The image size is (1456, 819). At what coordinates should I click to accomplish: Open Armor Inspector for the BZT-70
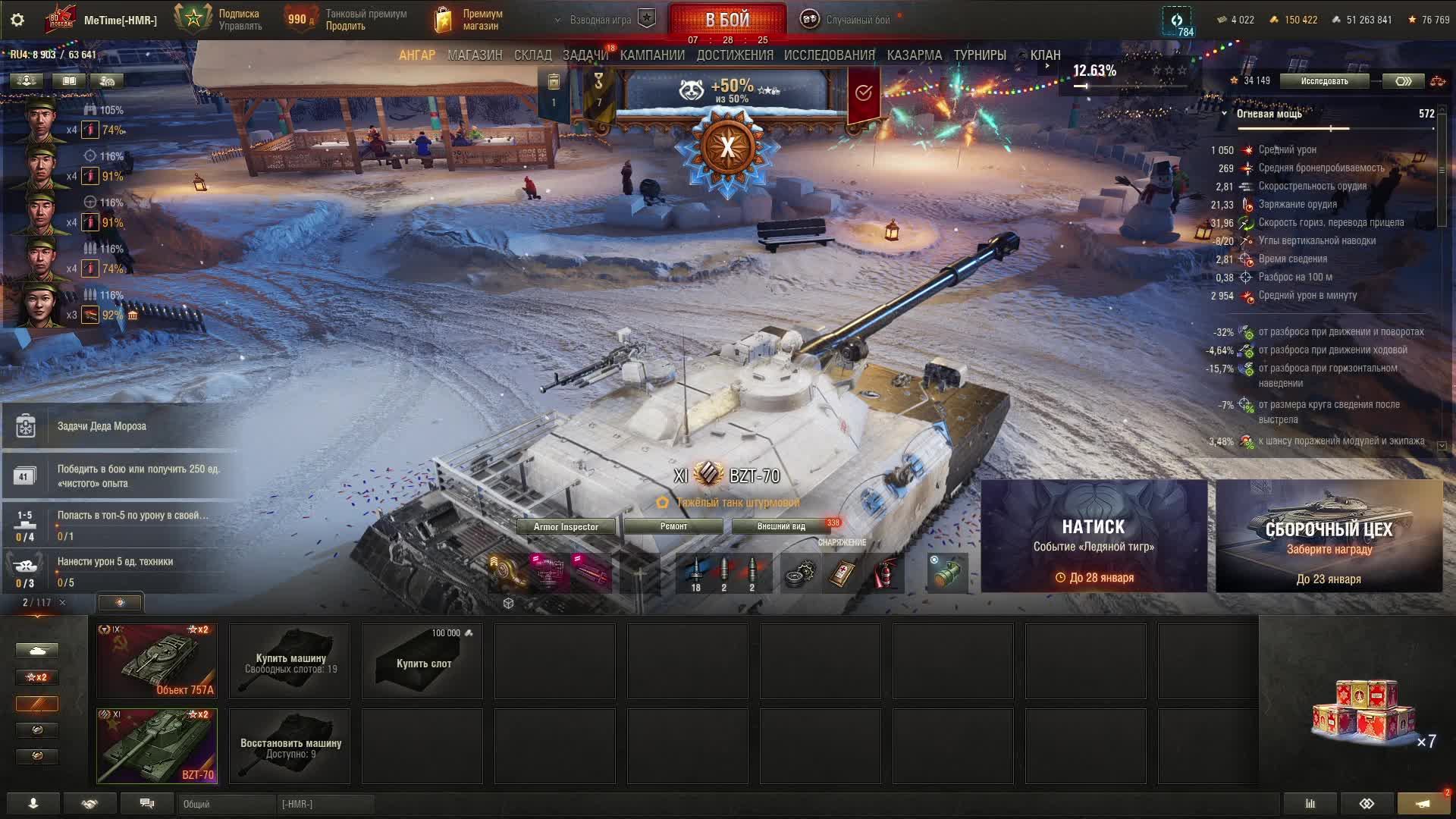pos(566,526)
